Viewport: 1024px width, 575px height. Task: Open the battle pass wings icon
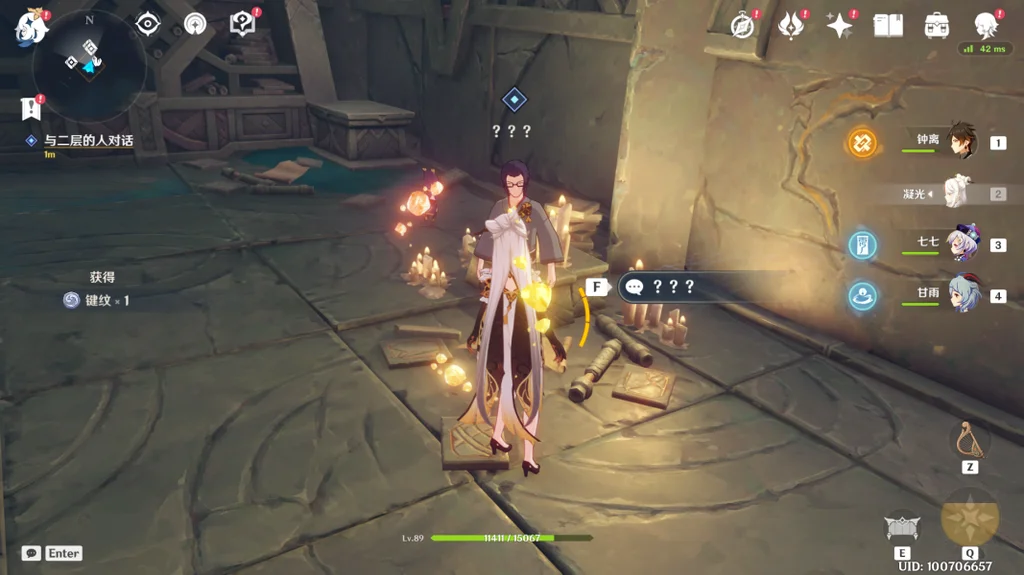click(x=791, y=25)
